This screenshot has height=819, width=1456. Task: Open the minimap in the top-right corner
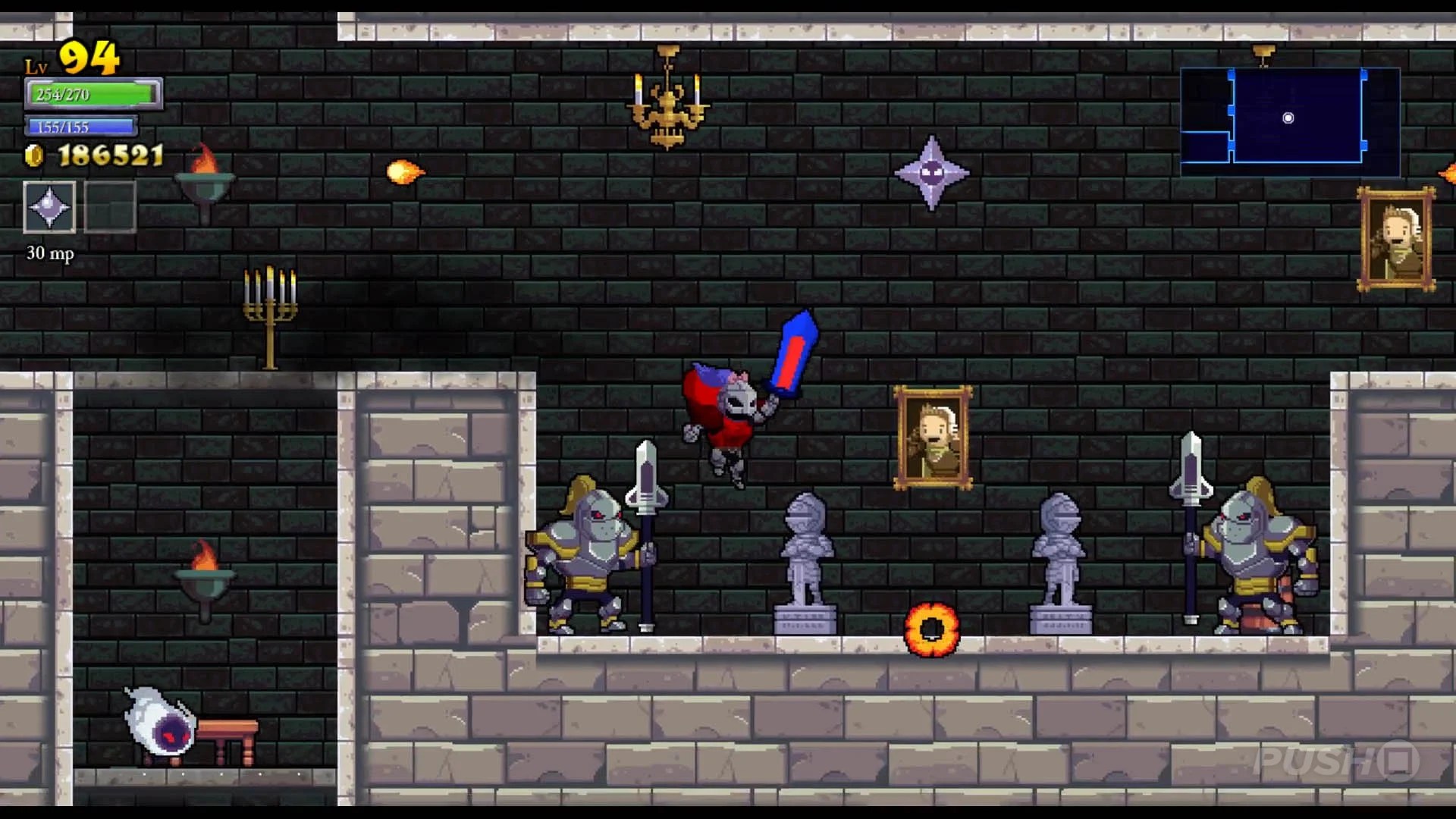pyautogui.click(x=1289, y=119)
